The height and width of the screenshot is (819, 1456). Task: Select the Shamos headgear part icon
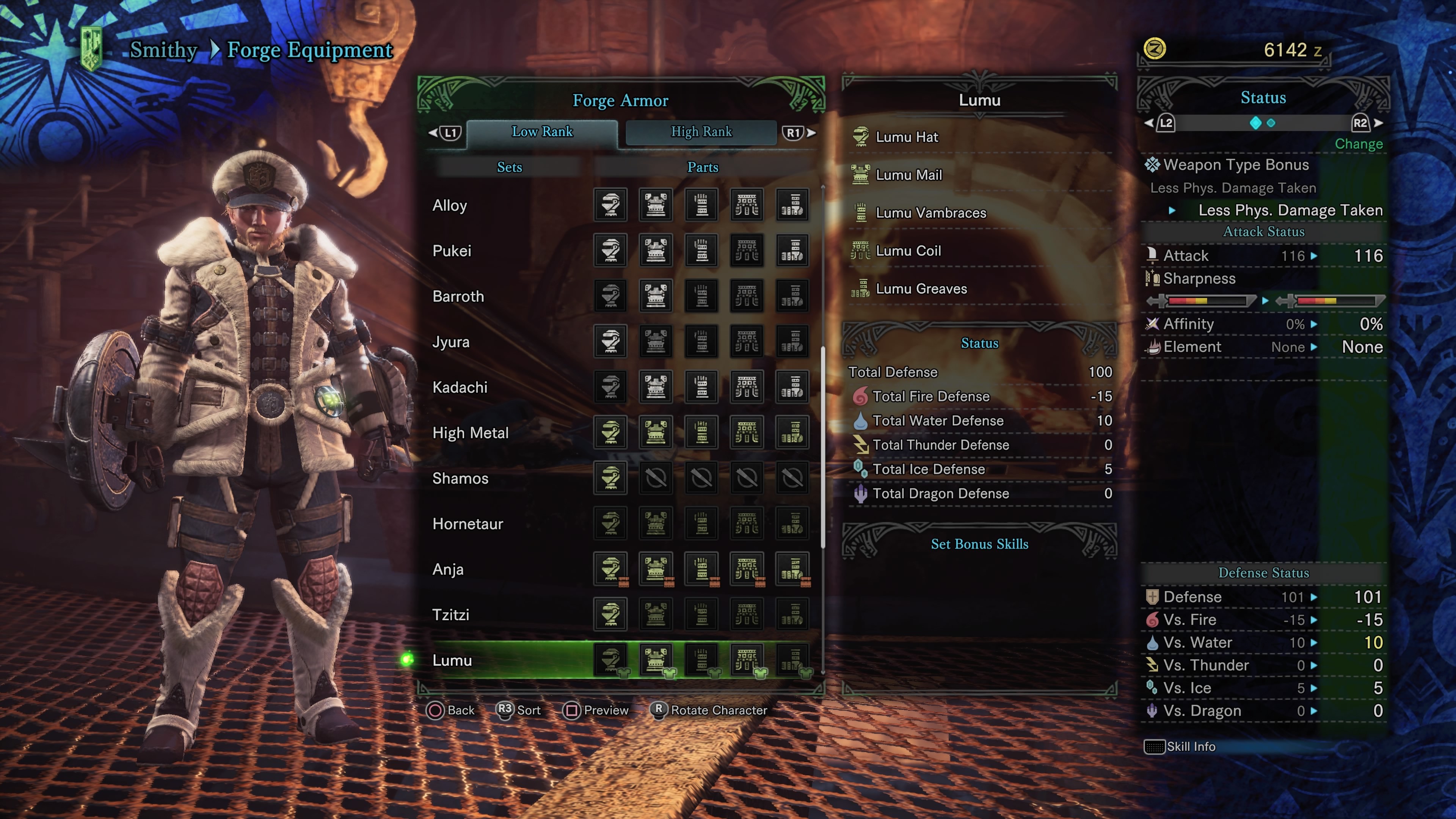[x=610, y=478]
